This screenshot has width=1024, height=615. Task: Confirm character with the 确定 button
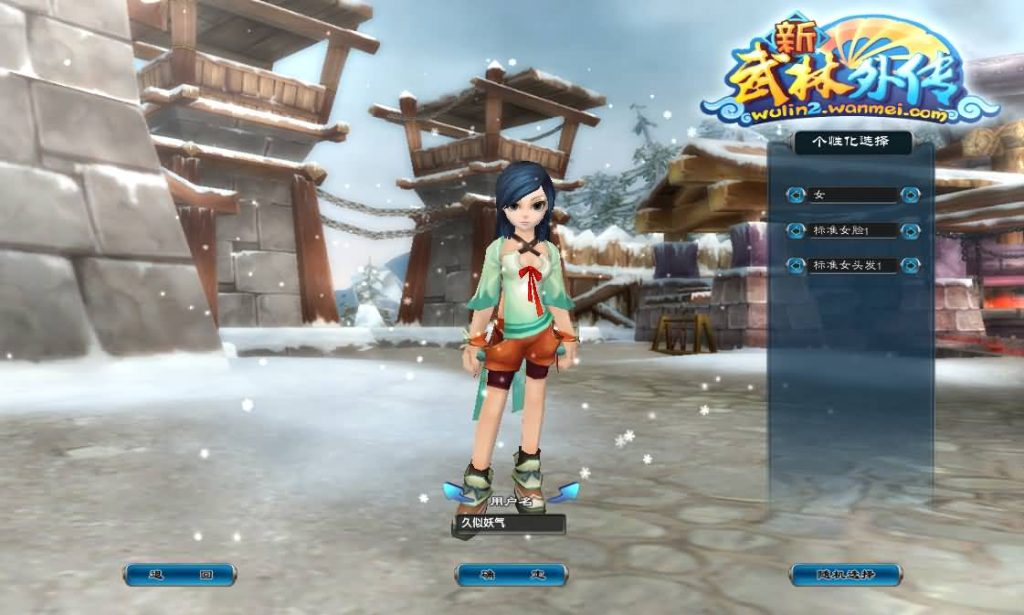pos(511,575)
